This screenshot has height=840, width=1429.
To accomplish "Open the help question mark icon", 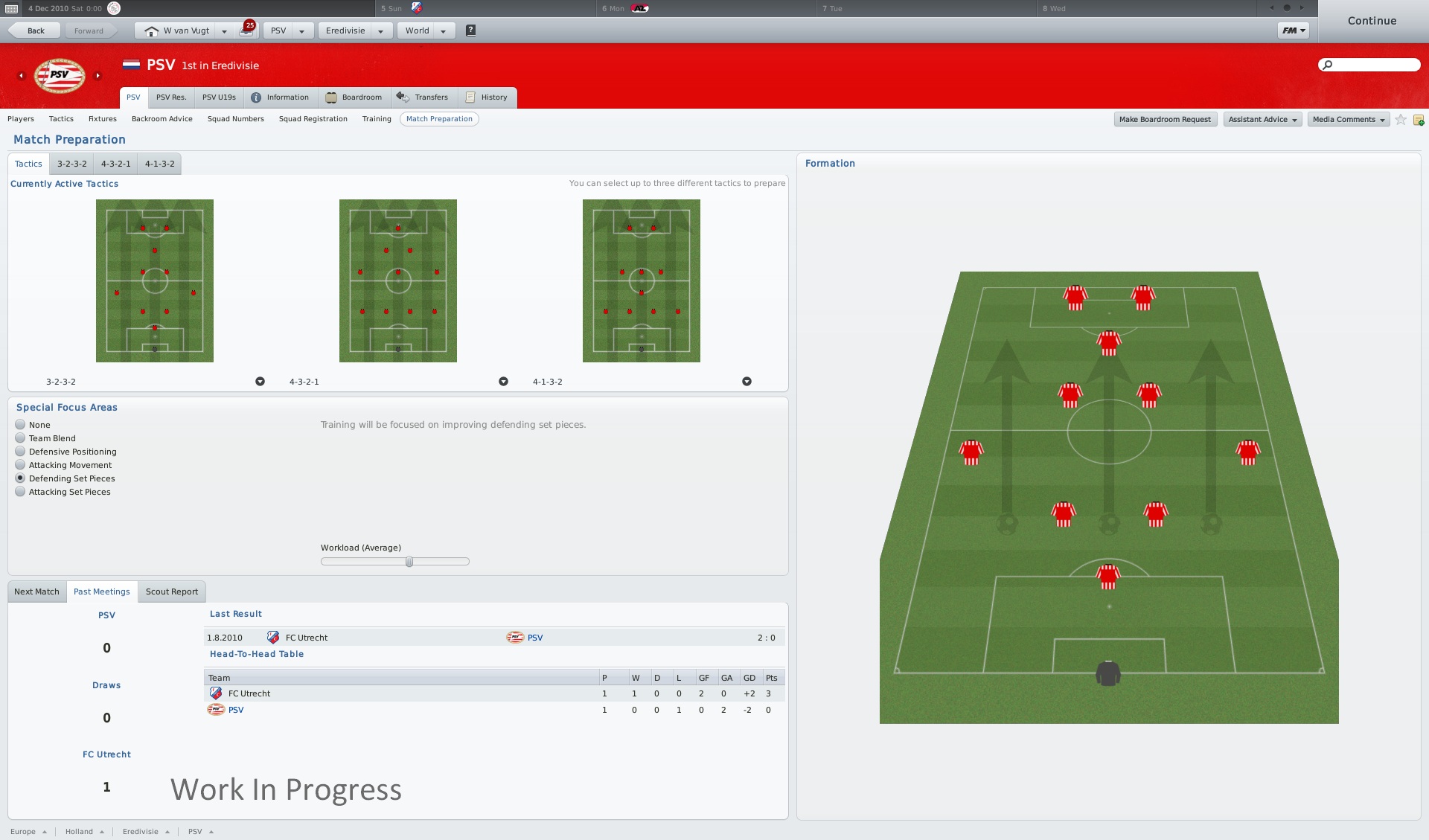I will (470, 31).
